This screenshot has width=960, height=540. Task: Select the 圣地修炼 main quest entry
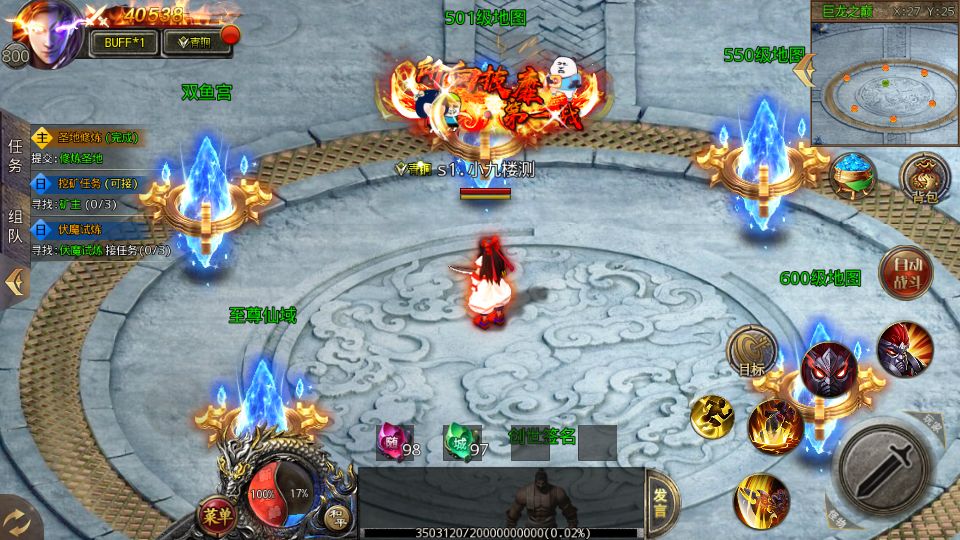[x=84, y=138]
